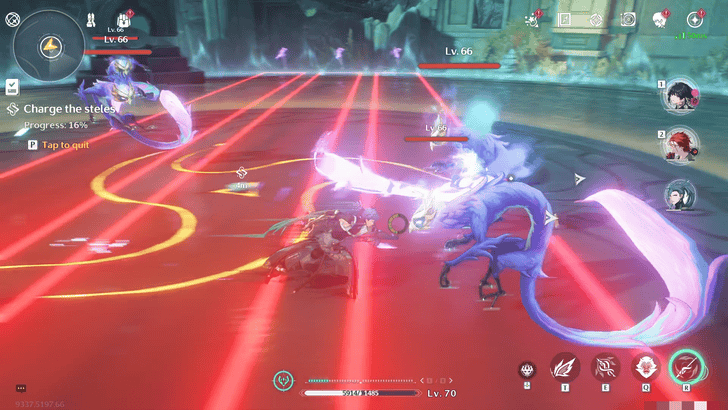Trigger the echo skill labeled Q
728x410 pixels.
point(645,367)
